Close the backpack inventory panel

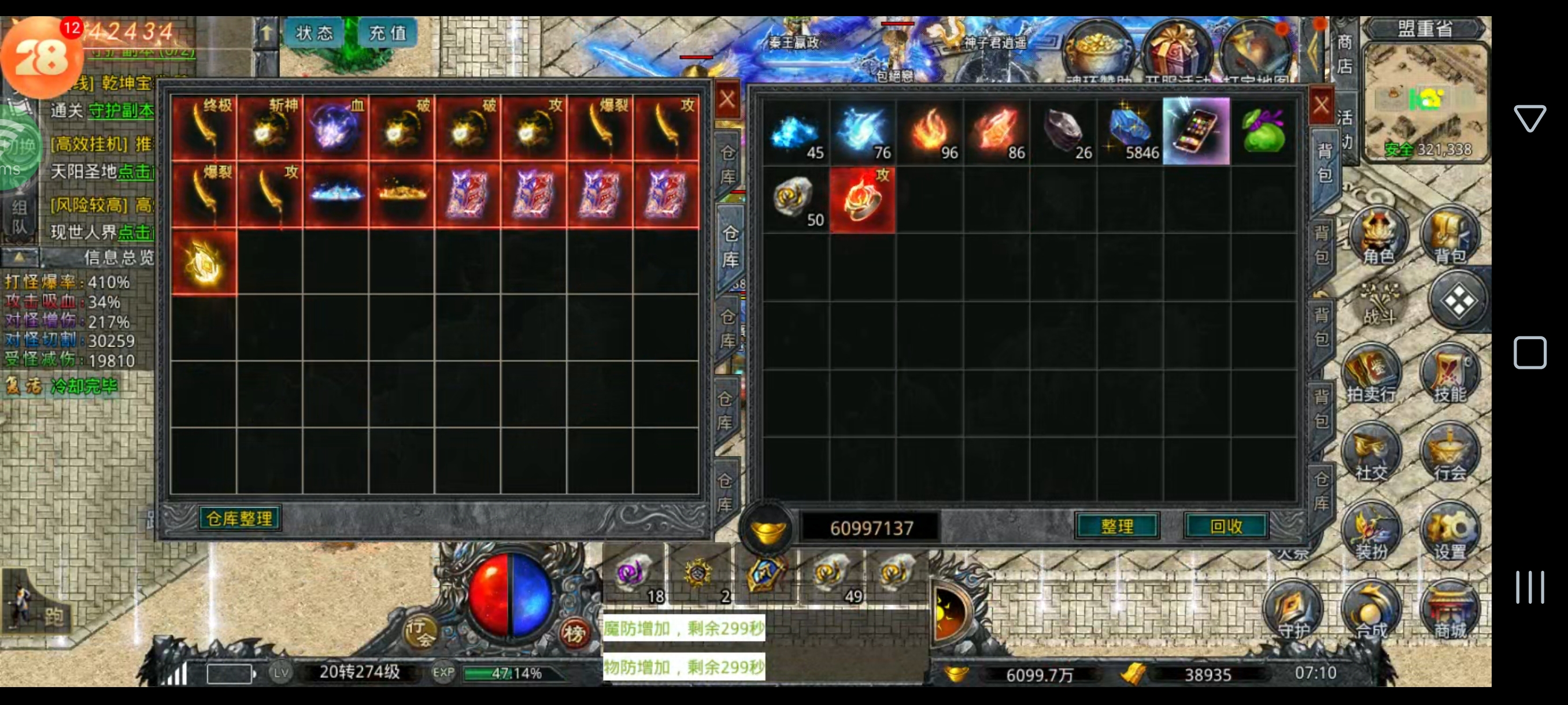coord(1319,106)
